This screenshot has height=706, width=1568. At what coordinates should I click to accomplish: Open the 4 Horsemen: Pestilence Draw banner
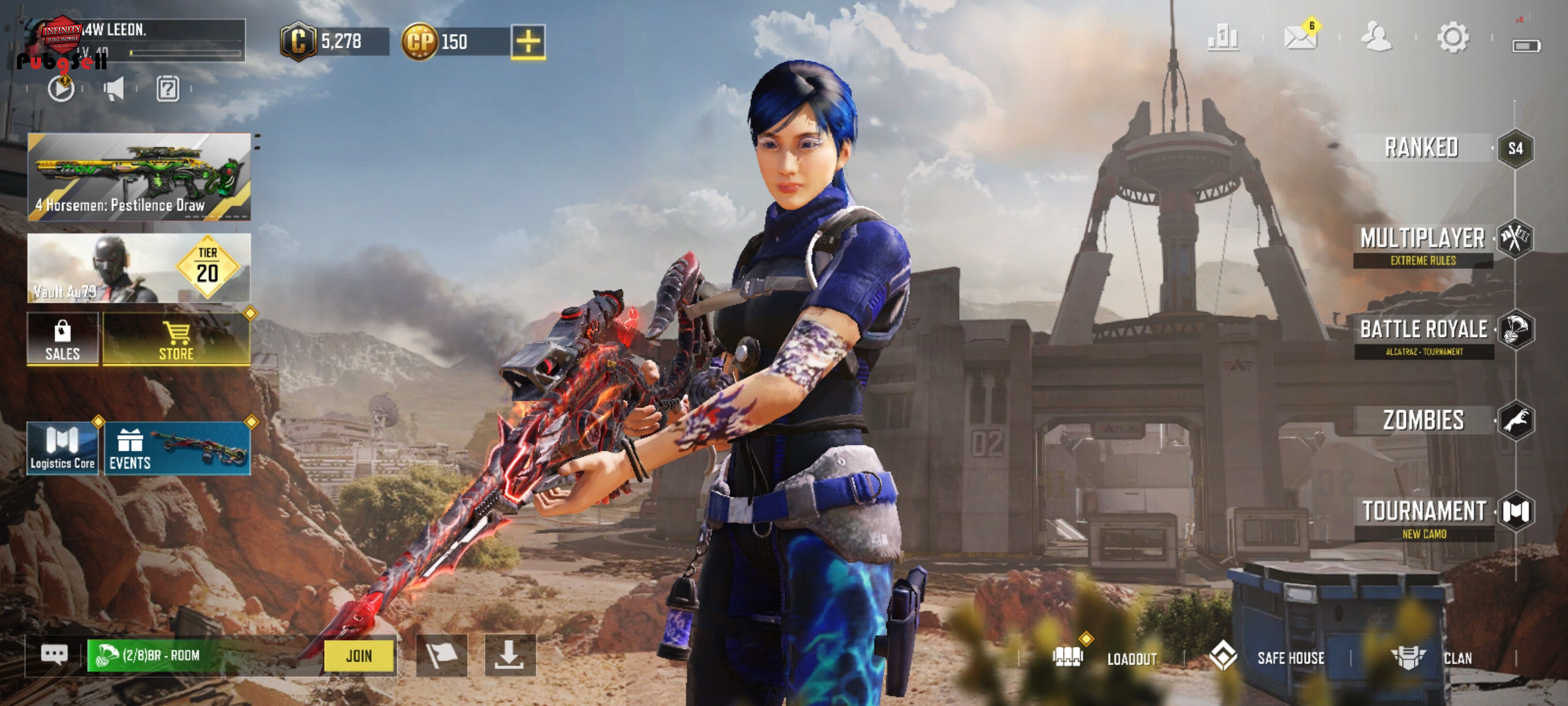point(139,176)
